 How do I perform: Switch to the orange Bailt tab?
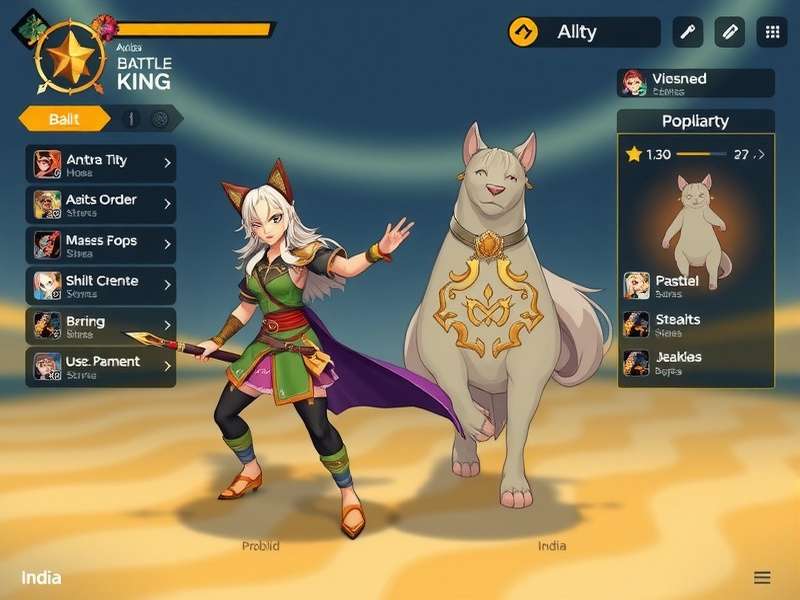point(64,119)
